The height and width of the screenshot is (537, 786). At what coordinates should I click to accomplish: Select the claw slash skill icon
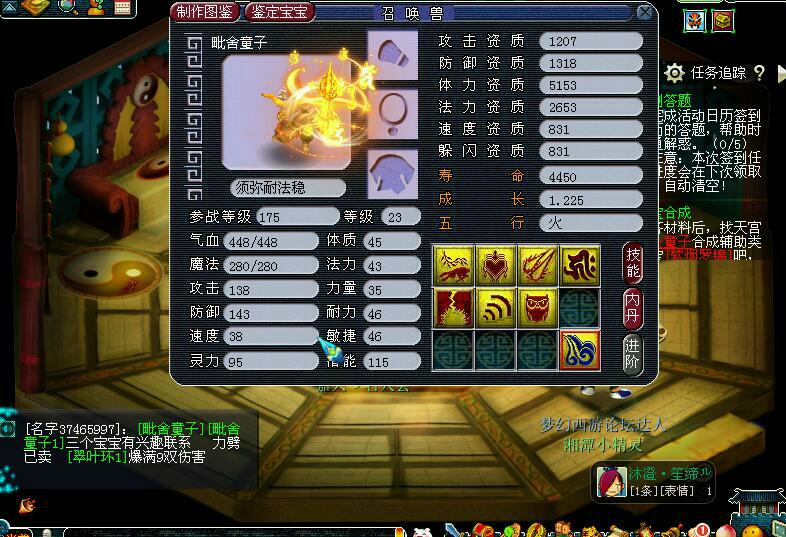(x=538, y=266)
